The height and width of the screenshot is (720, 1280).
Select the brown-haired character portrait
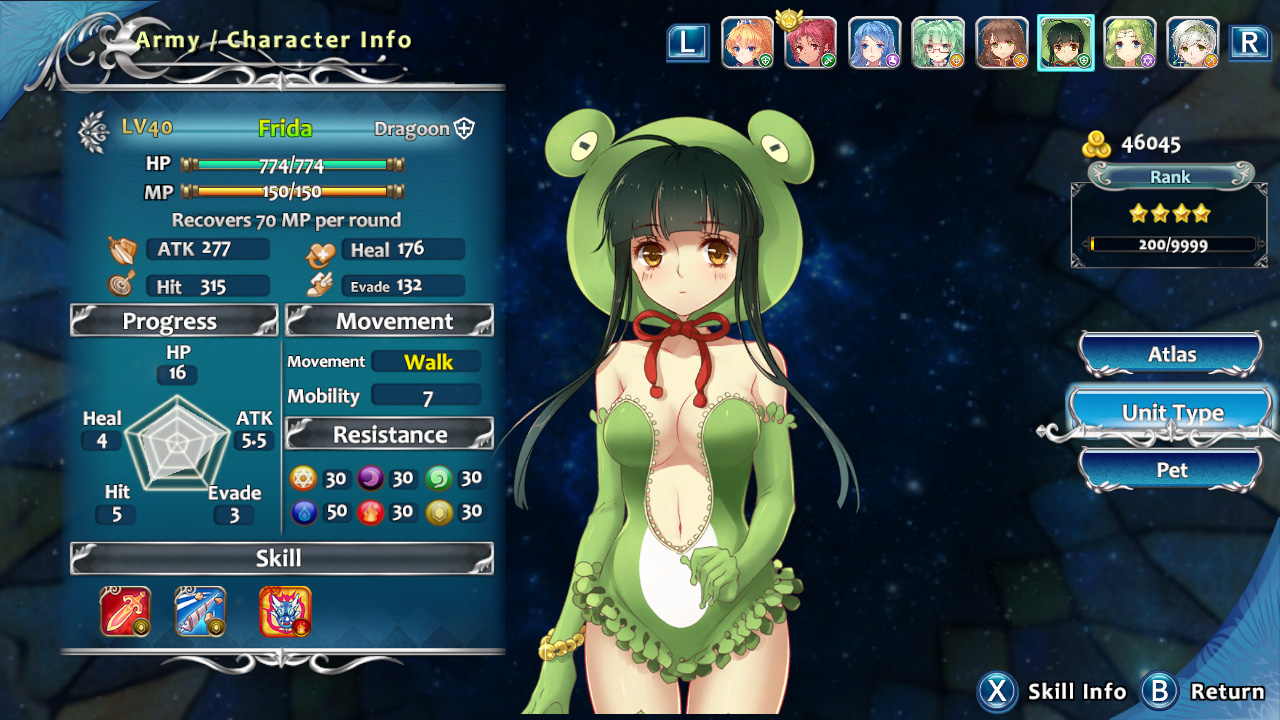coord(1002,43)
